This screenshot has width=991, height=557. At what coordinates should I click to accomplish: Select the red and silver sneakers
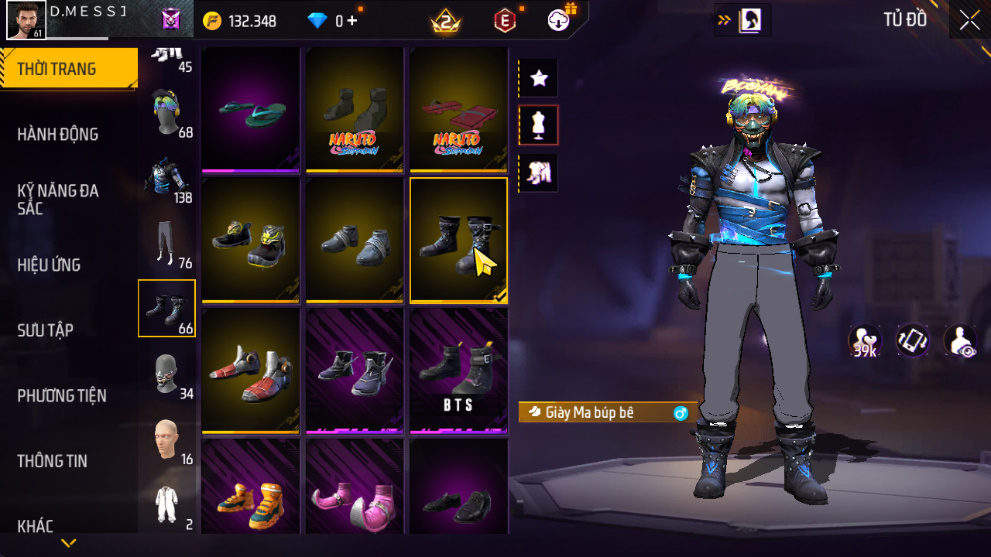251,370
